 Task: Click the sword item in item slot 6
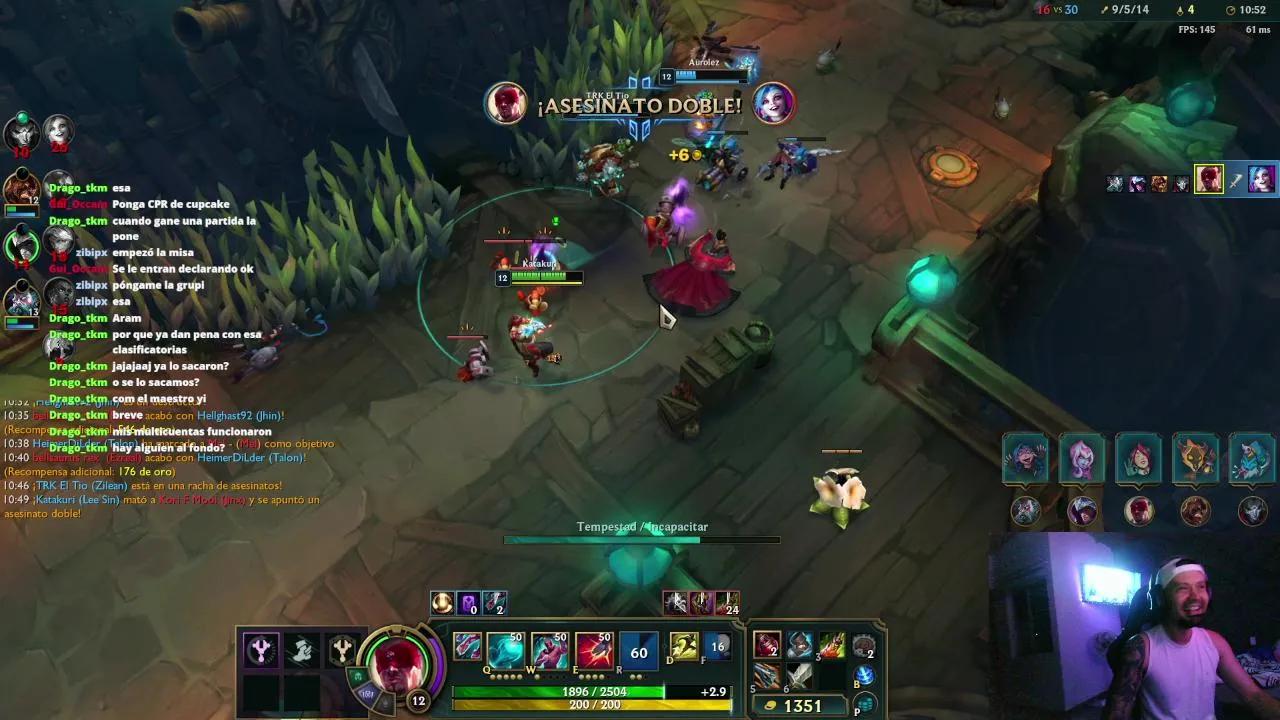[800, 675]
